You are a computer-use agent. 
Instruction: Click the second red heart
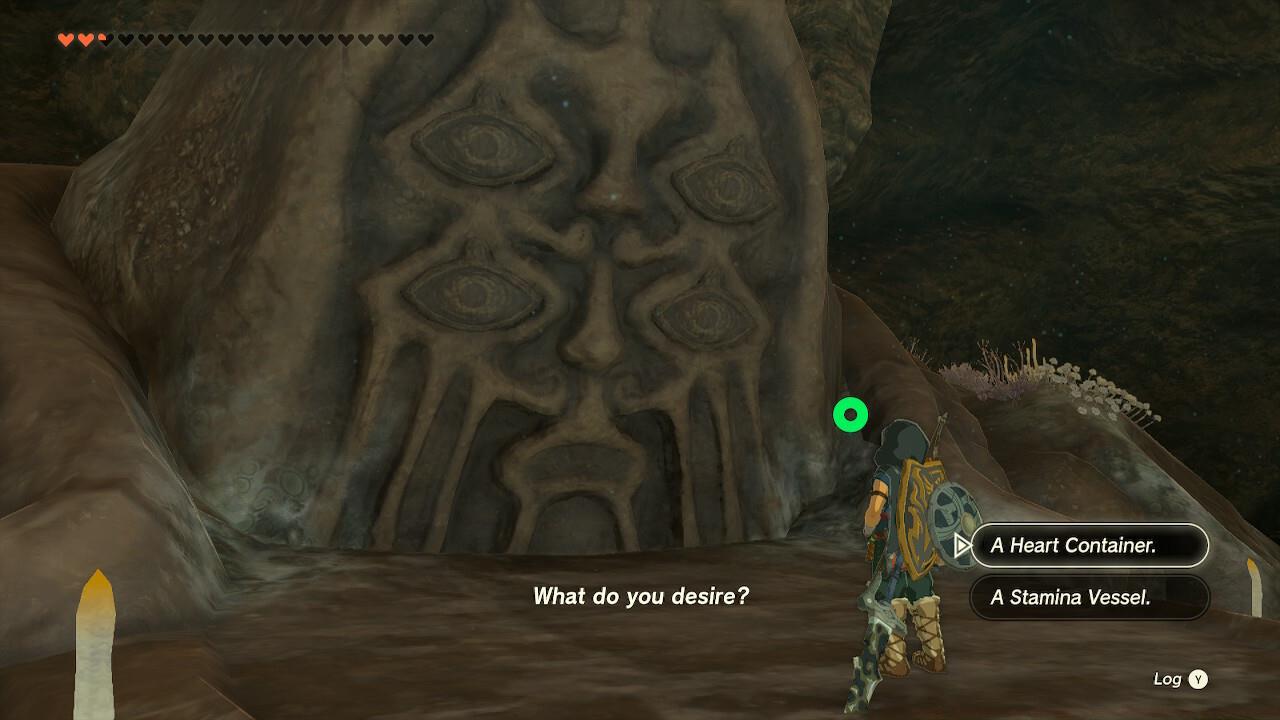coord(87,40)
